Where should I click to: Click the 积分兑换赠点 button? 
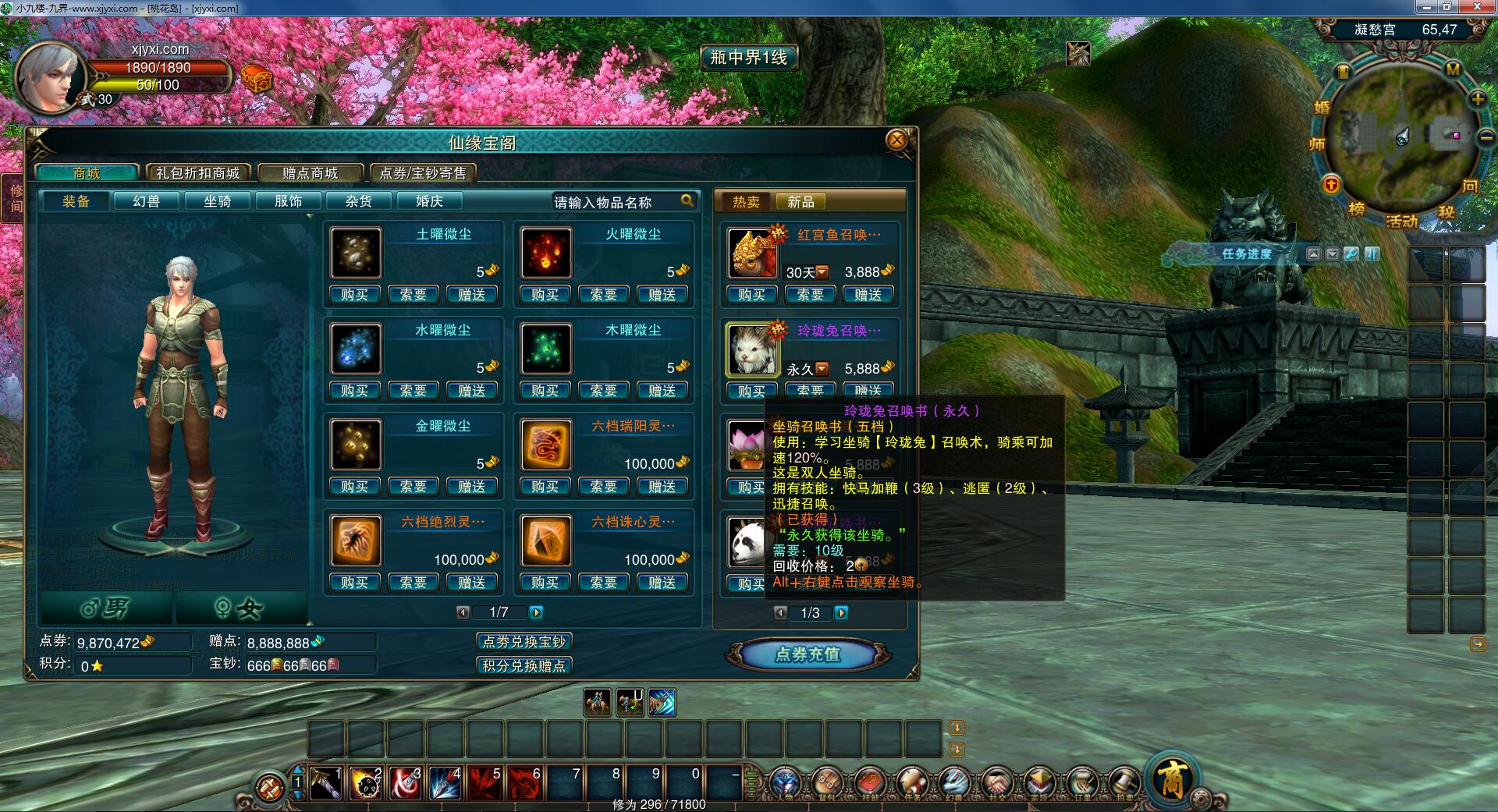point(524,666)
